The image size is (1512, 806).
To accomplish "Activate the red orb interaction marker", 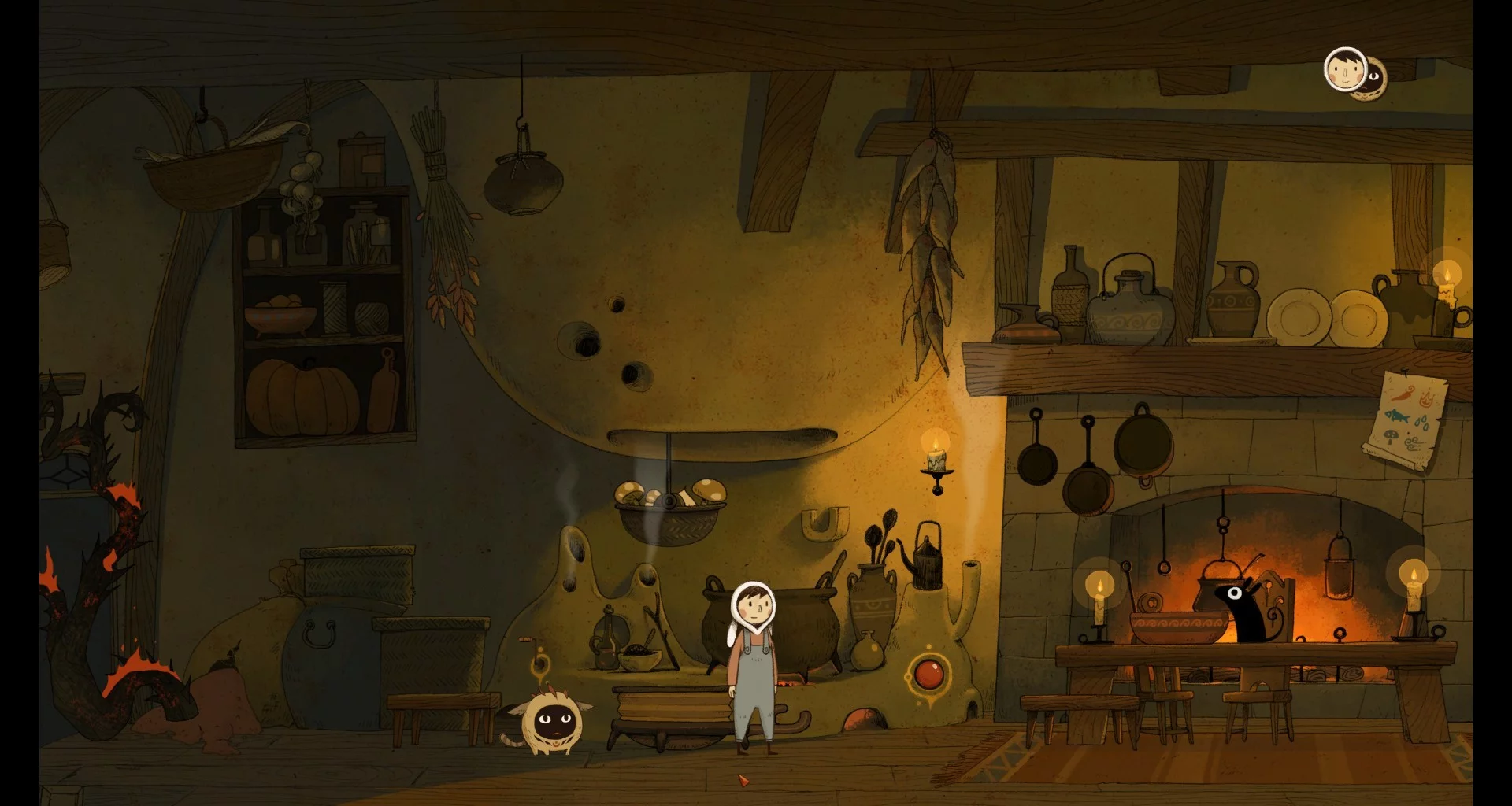I will click(x=927, y=674).
